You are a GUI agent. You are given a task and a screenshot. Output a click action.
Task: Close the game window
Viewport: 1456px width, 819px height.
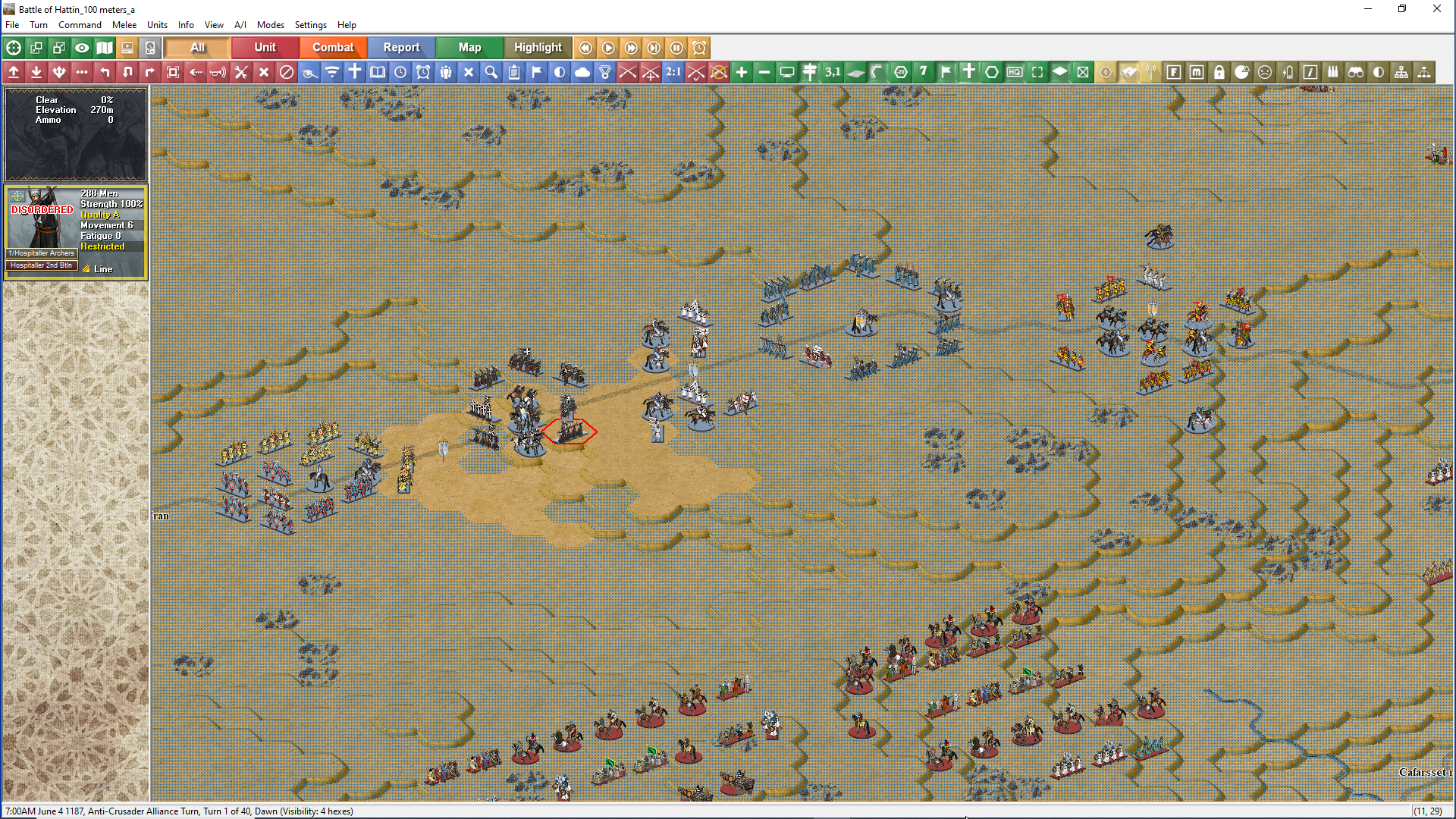coord(1436,9)
